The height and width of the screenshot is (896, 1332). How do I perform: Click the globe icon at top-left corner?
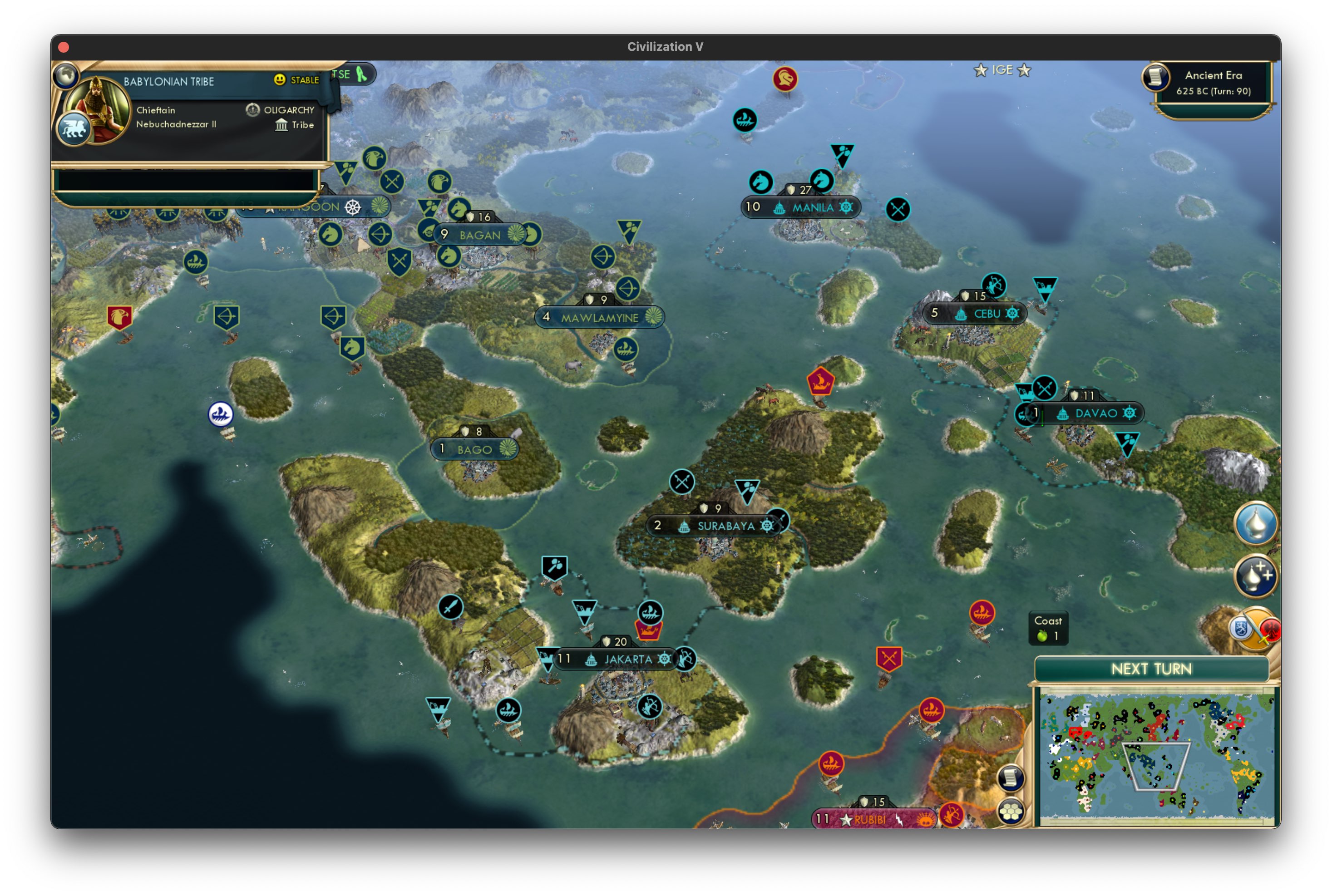click(67, 75)
